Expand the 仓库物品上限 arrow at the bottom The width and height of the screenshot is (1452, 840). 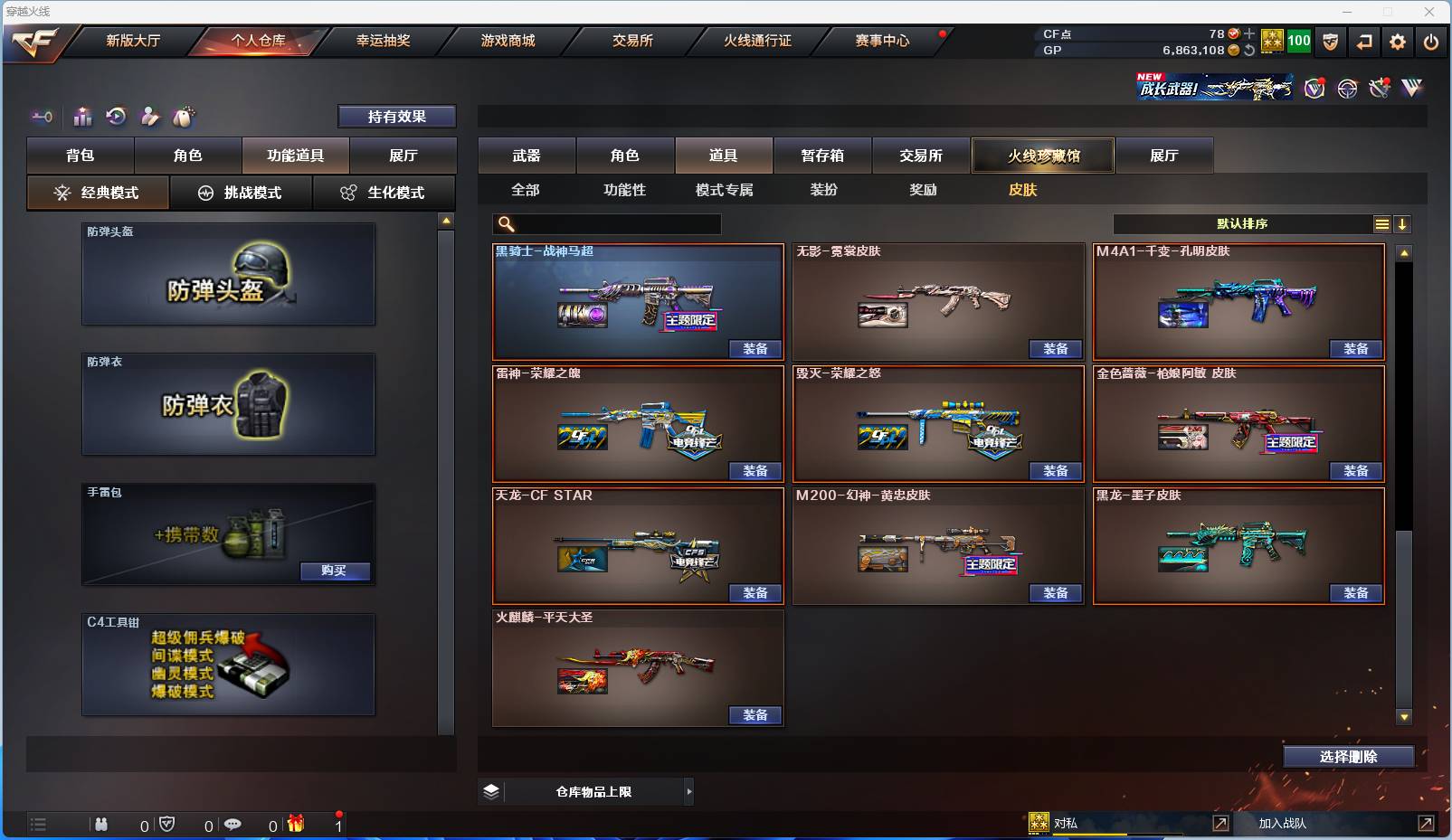(689, 791)
